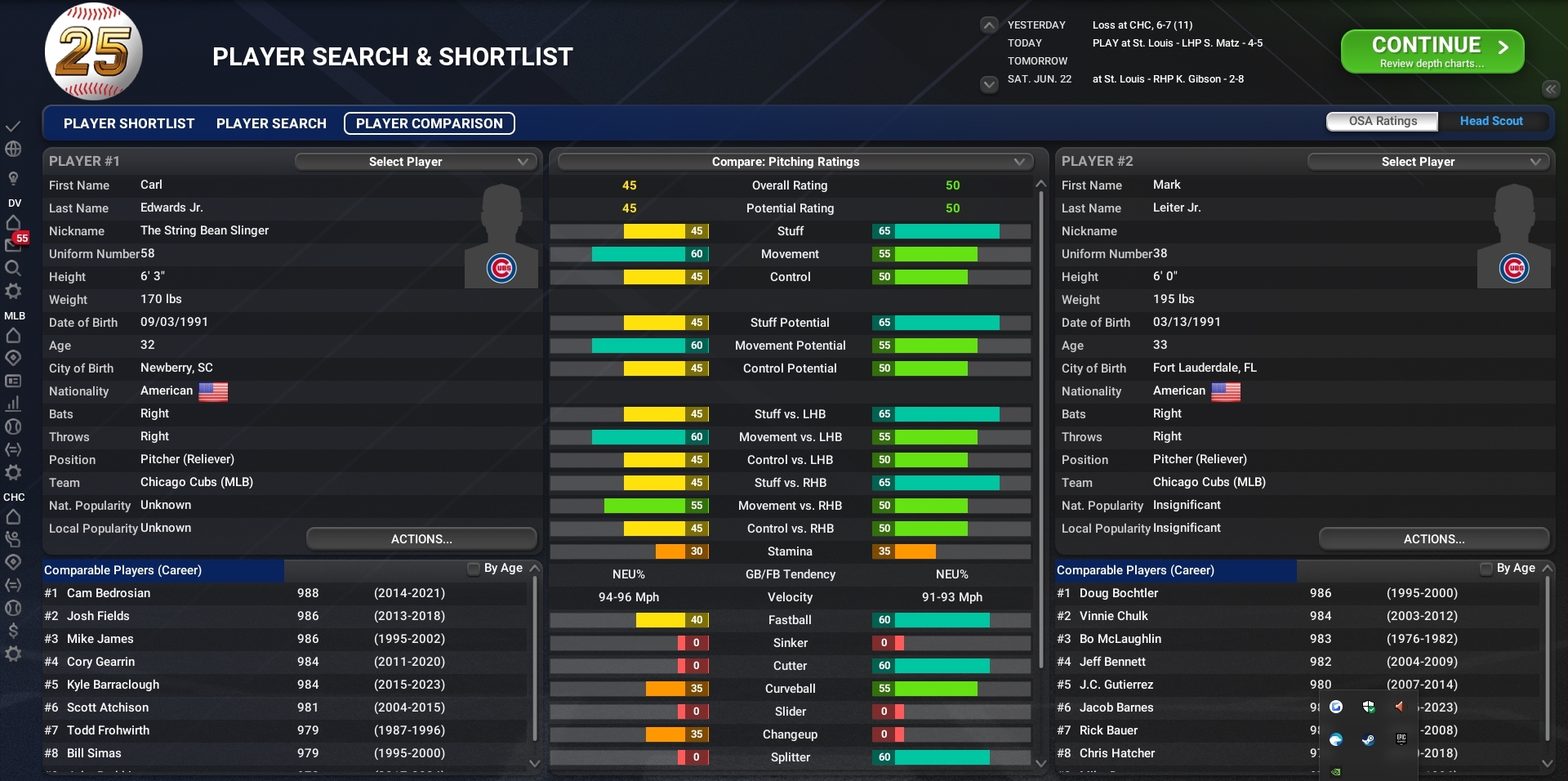Screen dimensions: 1568x781
Task: Select the magnifying glass search icon
Action: (x=12, y=268)
